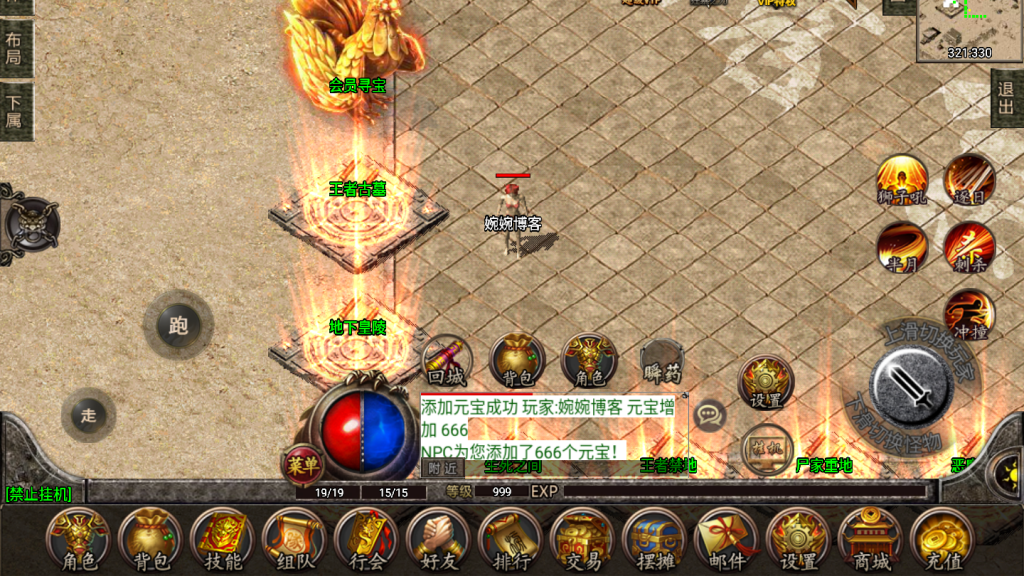Use the 回城 return-to-town scroll
The image size is (1024, 576).
[x=446, y=361]
